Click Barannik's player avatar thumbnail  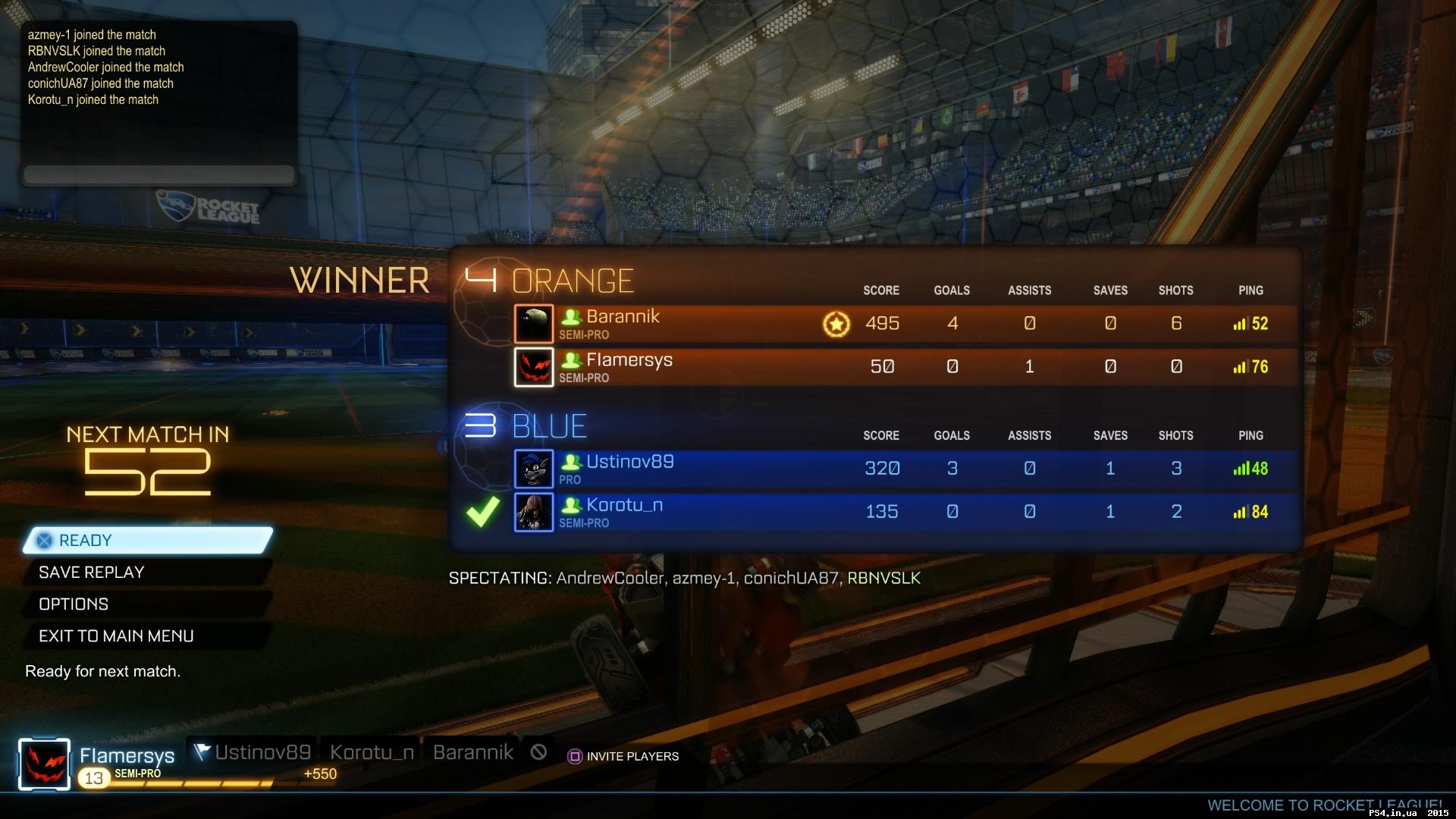534,323
